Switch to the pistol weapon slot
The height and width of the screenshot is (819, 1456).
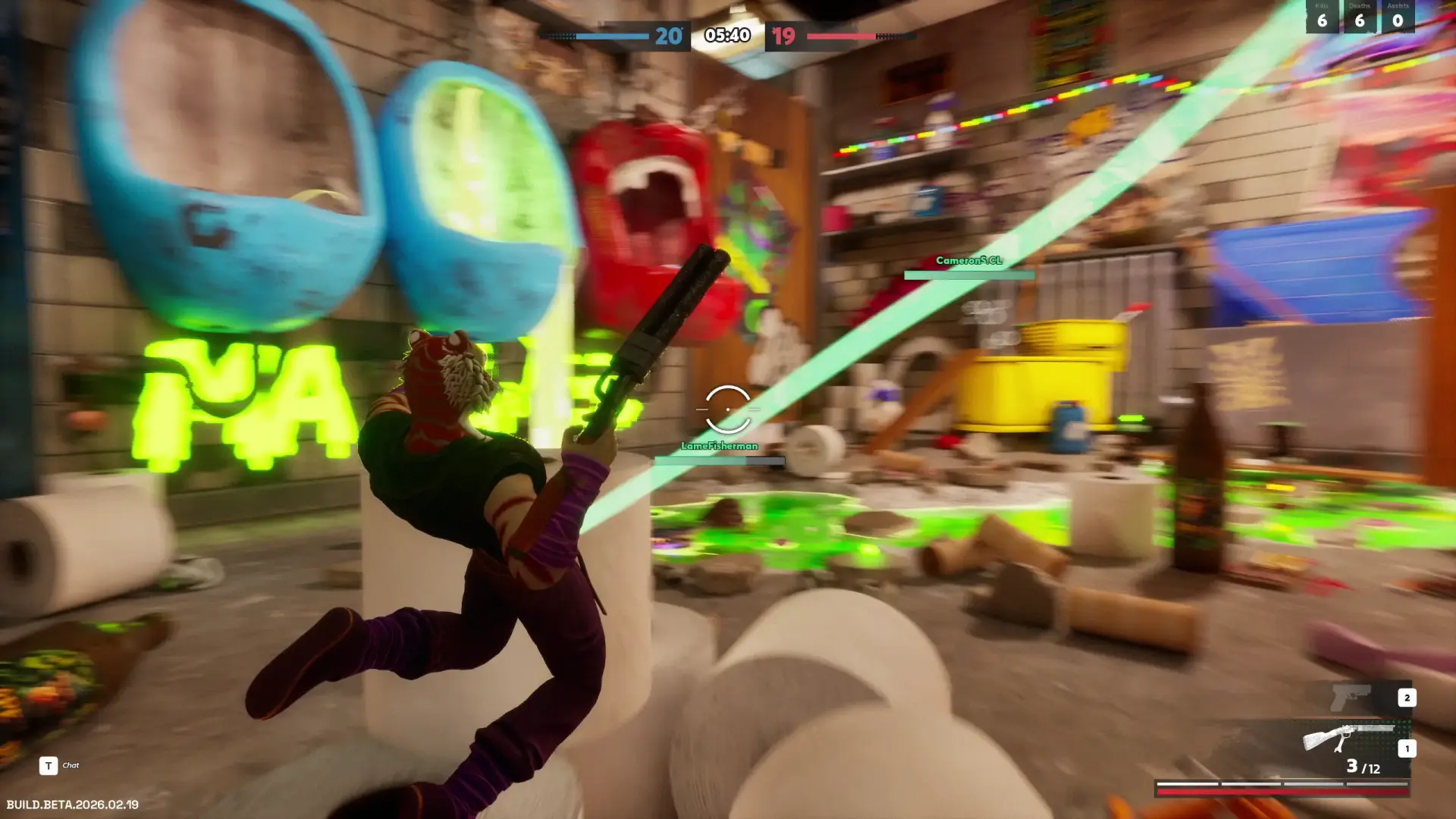pyautogui.click(x=1351, y=697)
